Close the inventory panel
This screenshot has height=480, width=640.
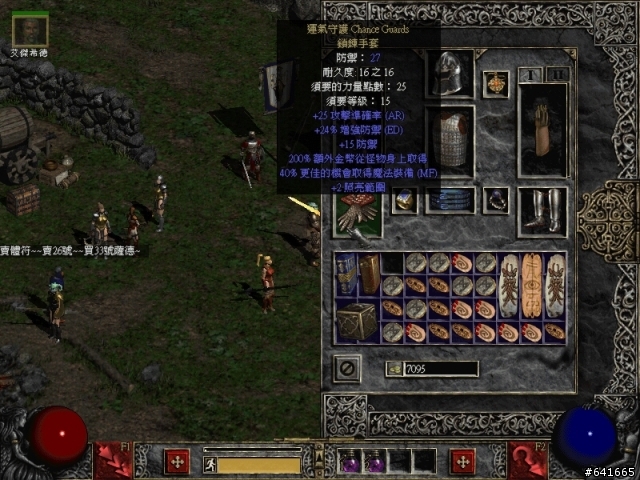coord(347,368)
